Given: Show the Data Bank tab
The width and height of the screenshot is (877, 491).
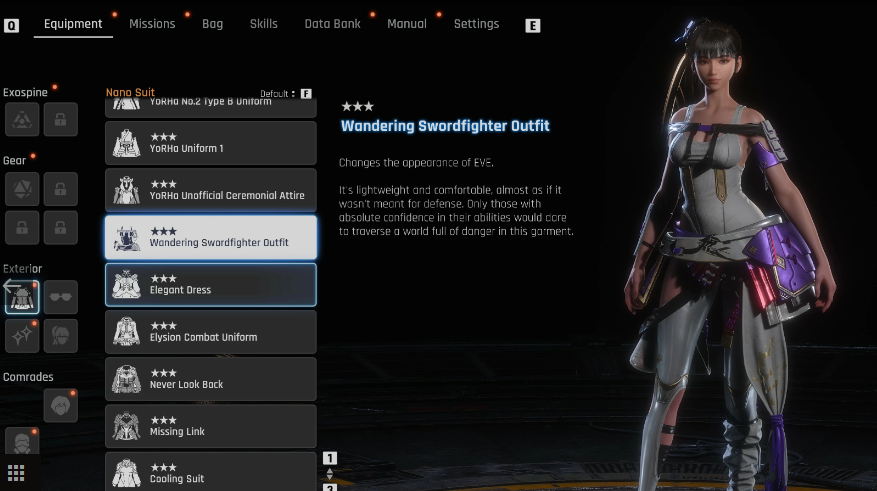Looking at the screenshot, I should tap(332, 24).
